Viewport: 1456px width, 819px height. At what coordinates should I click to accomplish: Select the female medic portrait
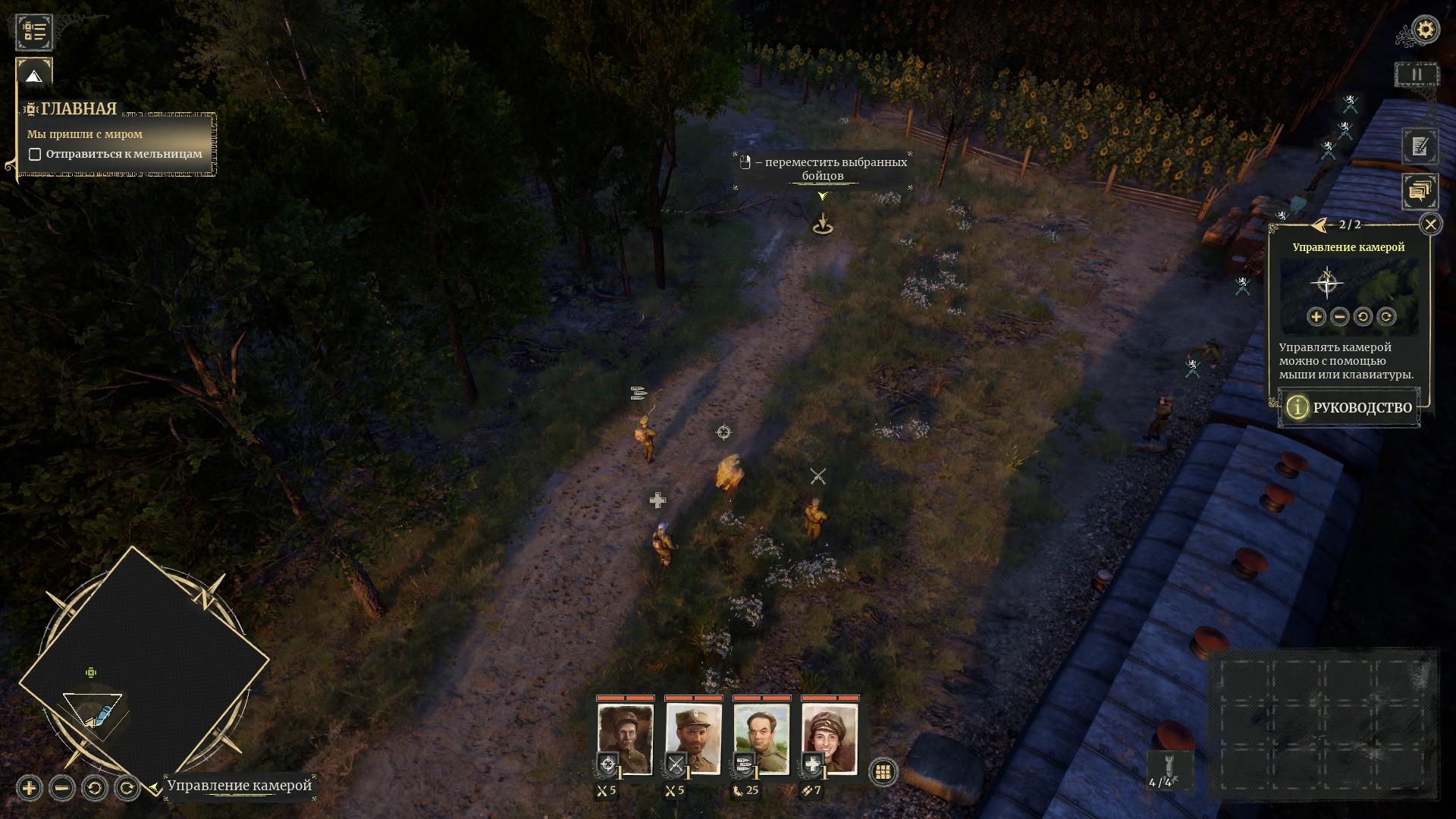pos(830,738)
